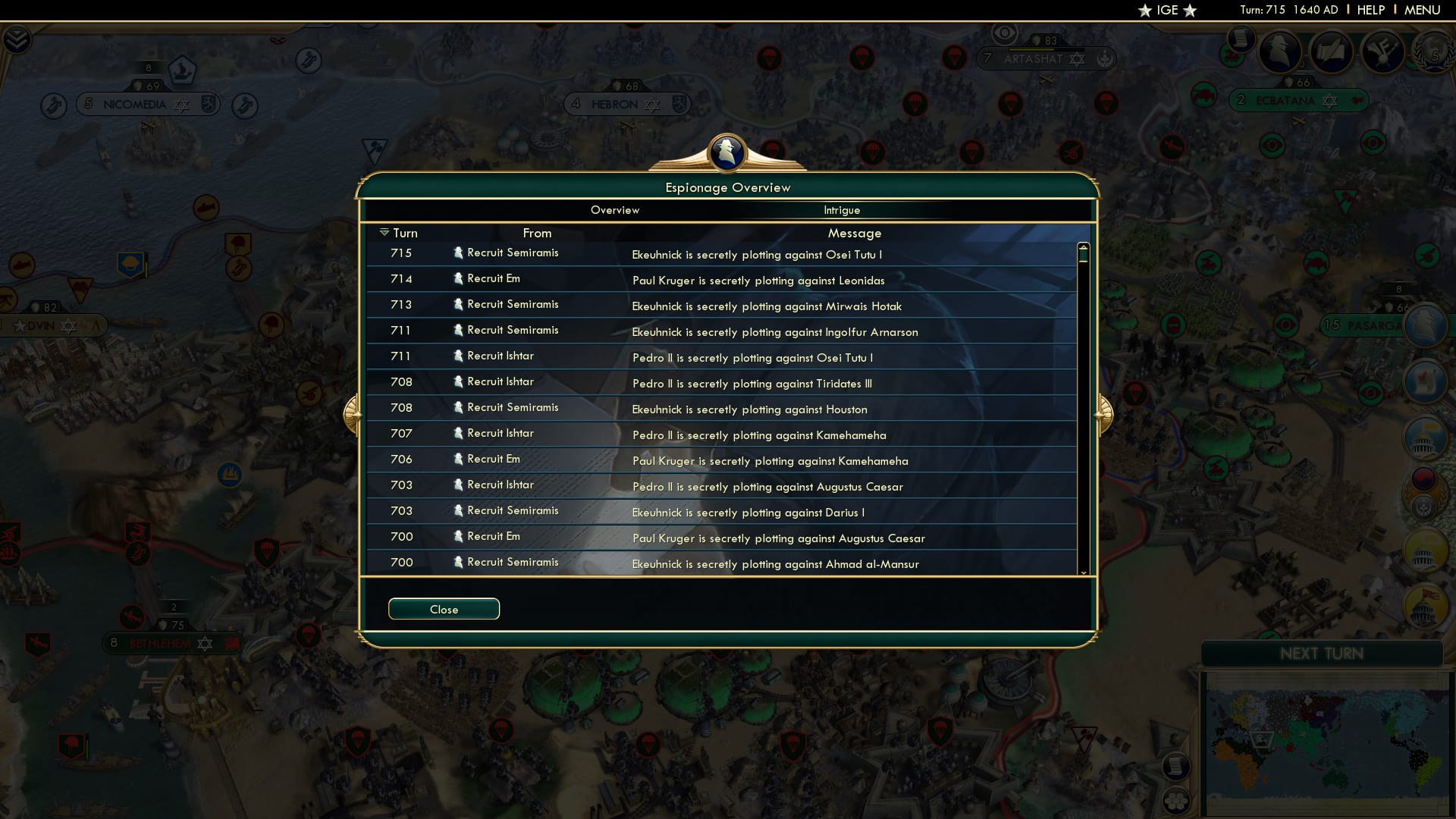The height and width of the screenshot is (819, 1456).
Task: Toggle sort order with the Turn column arrow
Action: click(385, 233)
